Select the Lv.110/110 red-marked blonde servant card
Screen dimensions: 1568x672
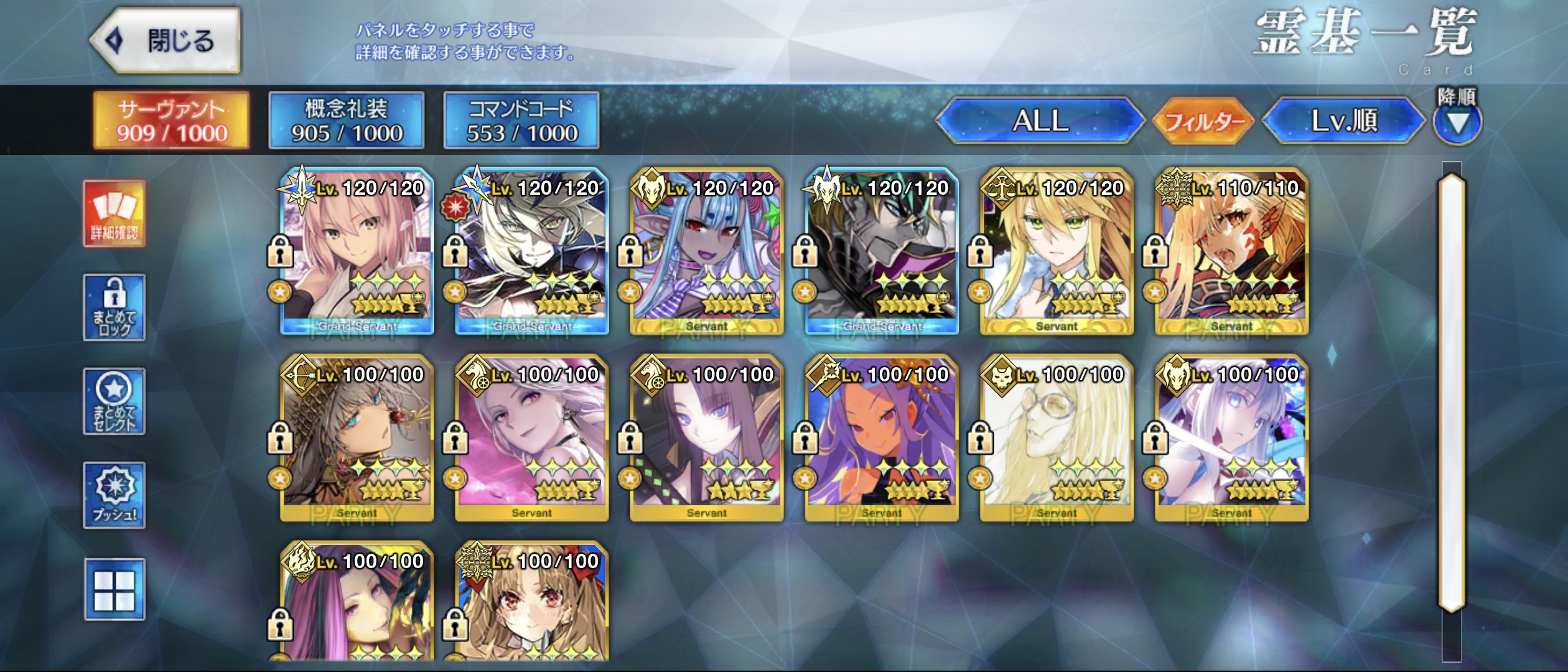(1232, 251)
